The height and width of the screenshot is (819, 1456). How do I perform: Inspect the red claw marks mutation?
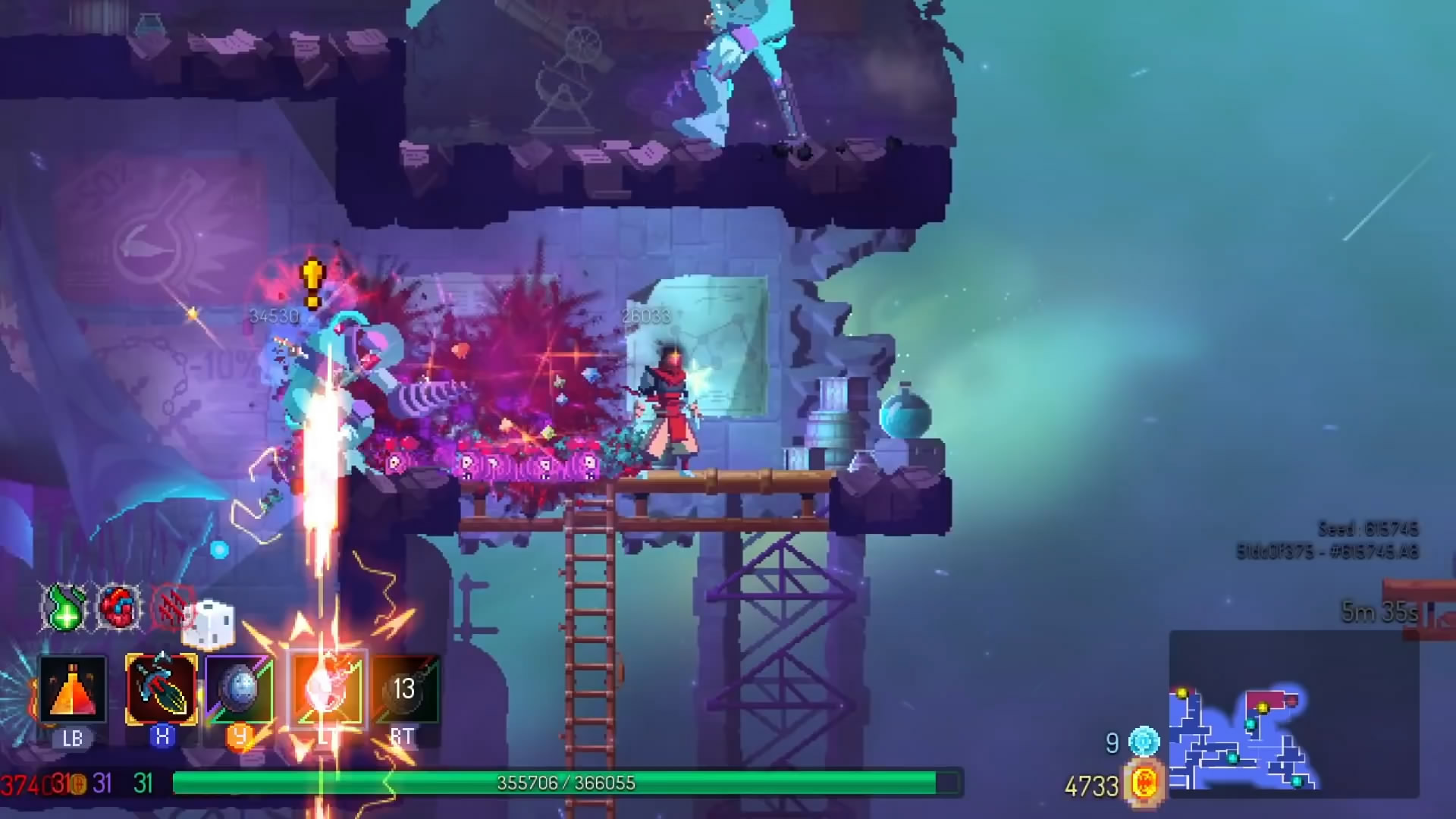click(x=170, y=607)
